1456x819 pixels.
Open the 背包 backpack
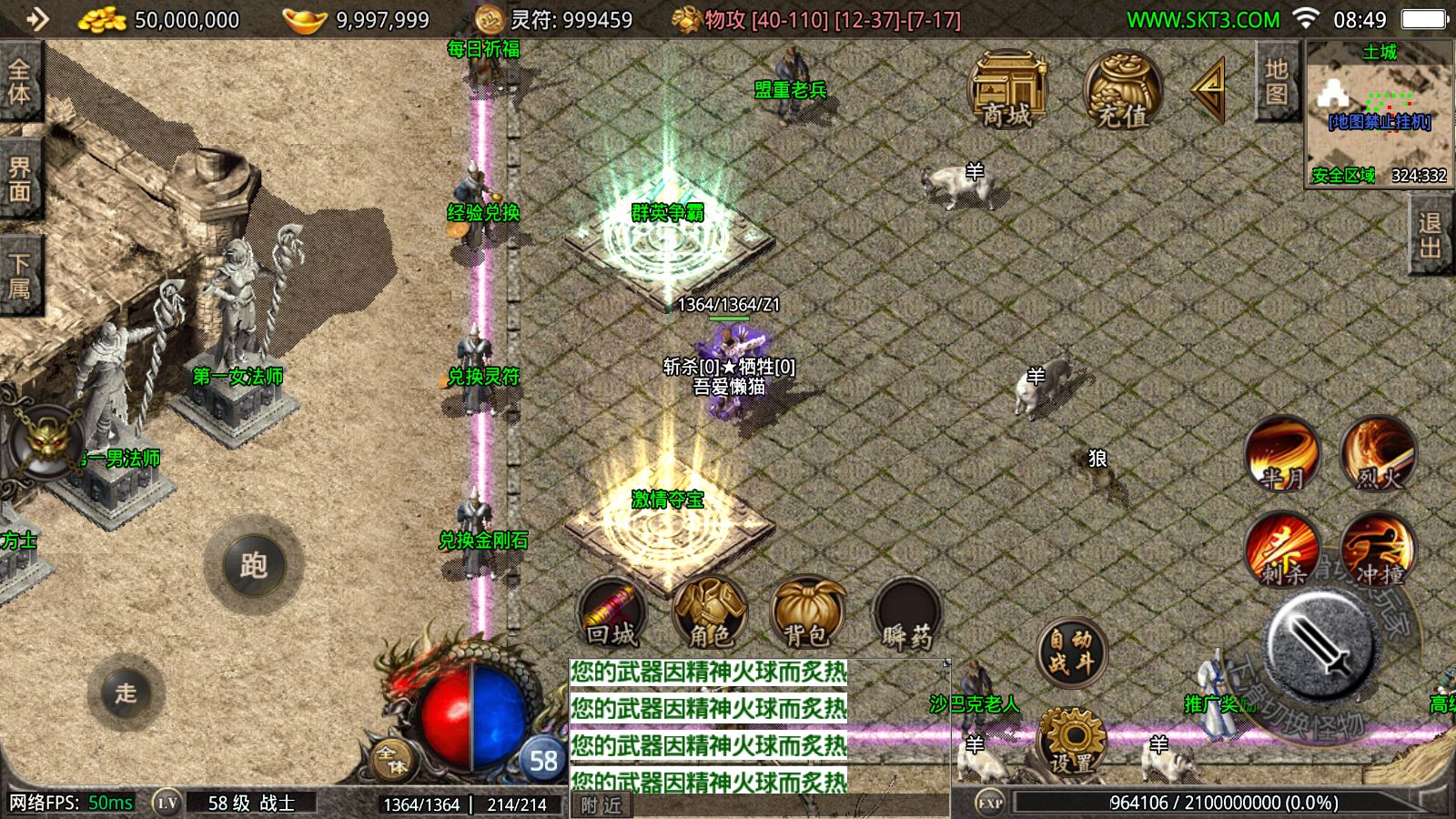click(808, 612)
